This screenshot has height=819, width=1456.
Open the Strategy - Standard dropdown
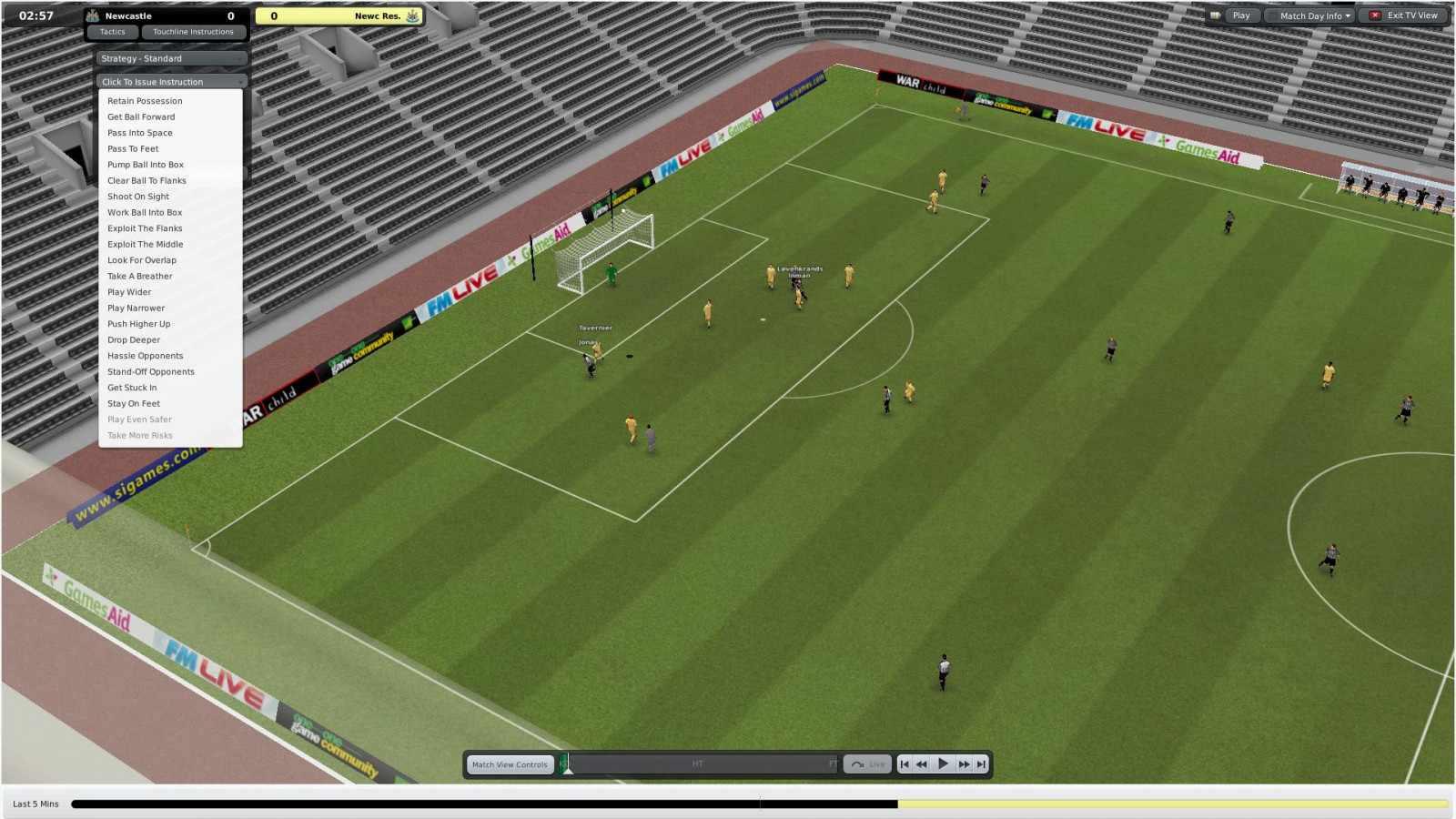coord(171,58)
